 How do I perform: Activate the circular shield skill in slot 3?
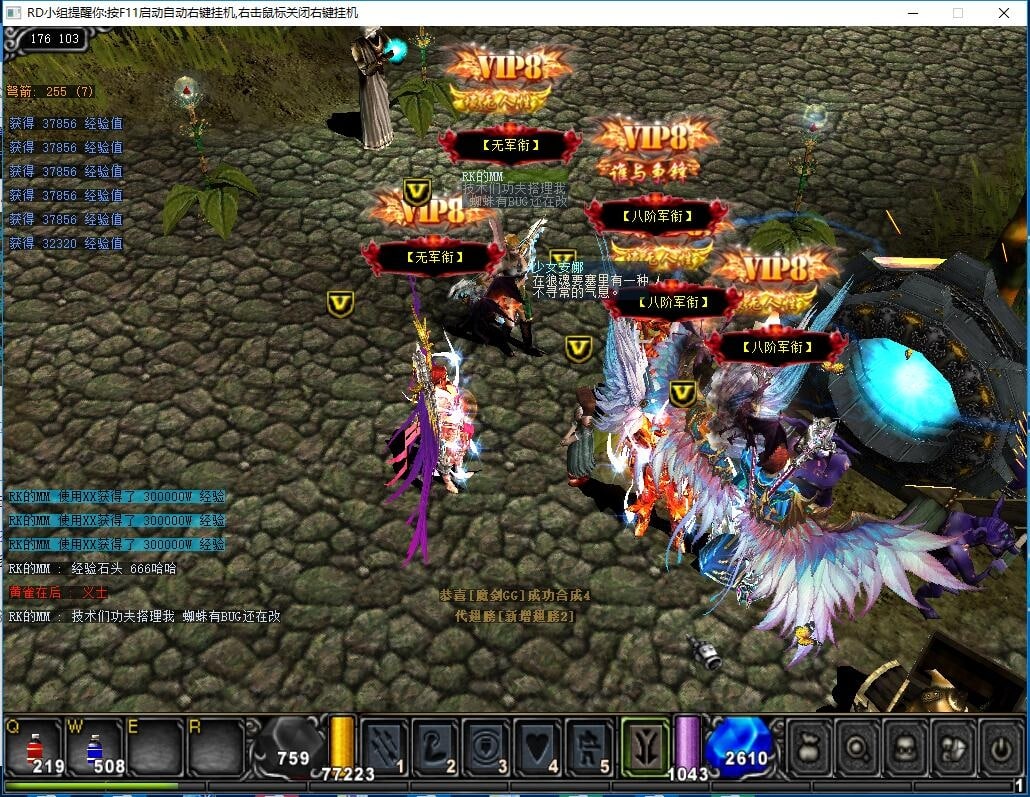pyautogui.click(x=487, y=747)
